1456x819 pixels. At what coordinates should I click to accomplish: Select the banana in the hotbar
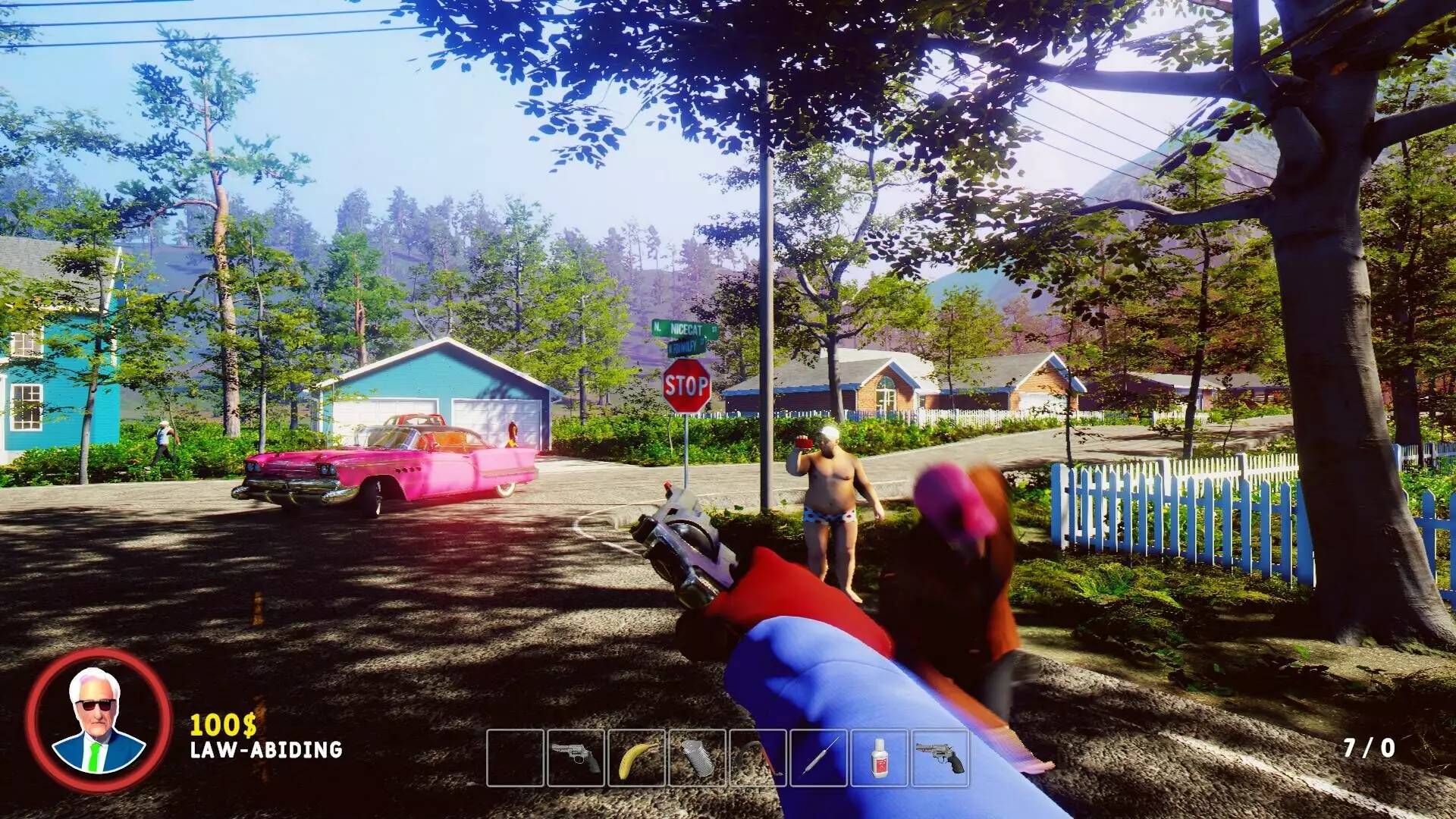(x=636, y=758)
